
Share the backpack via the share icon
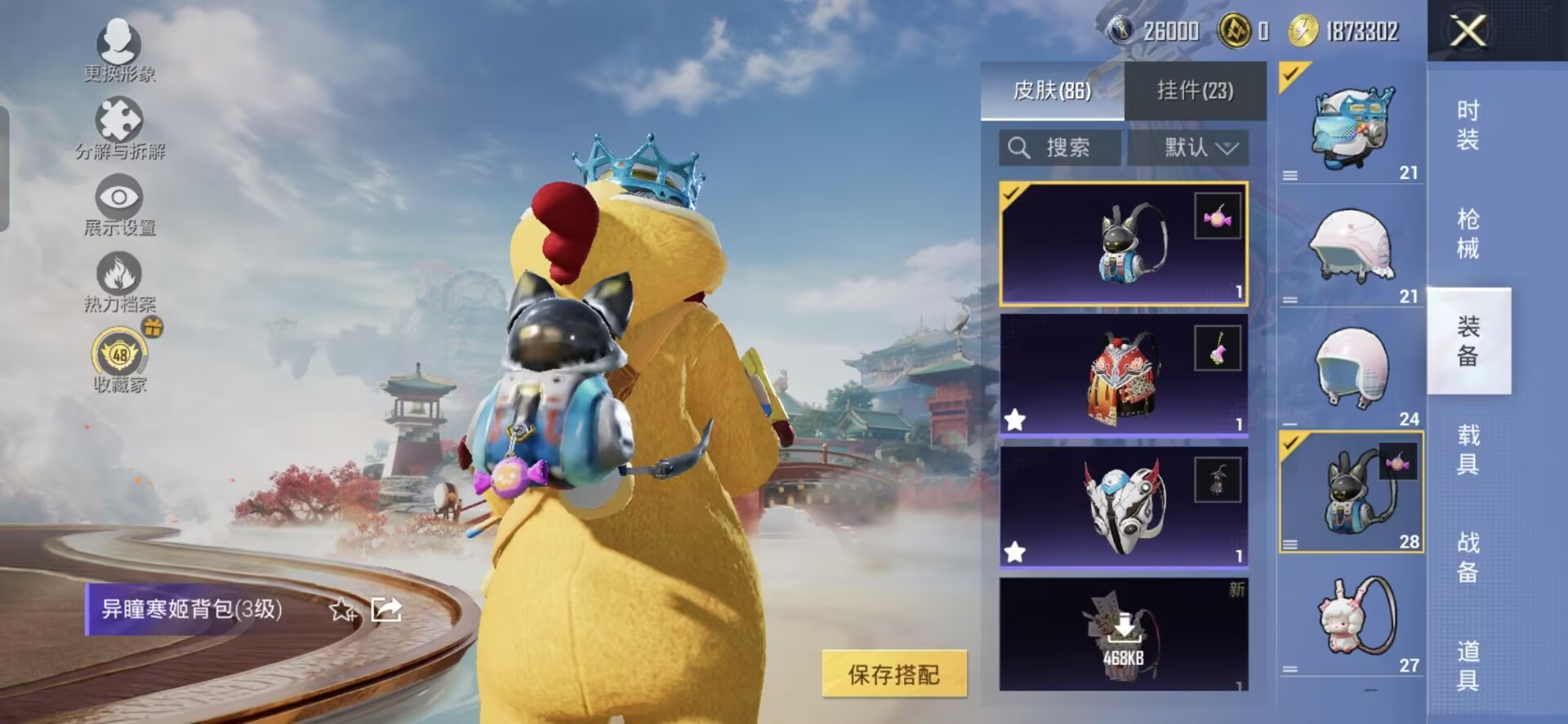tap(385, 610)
